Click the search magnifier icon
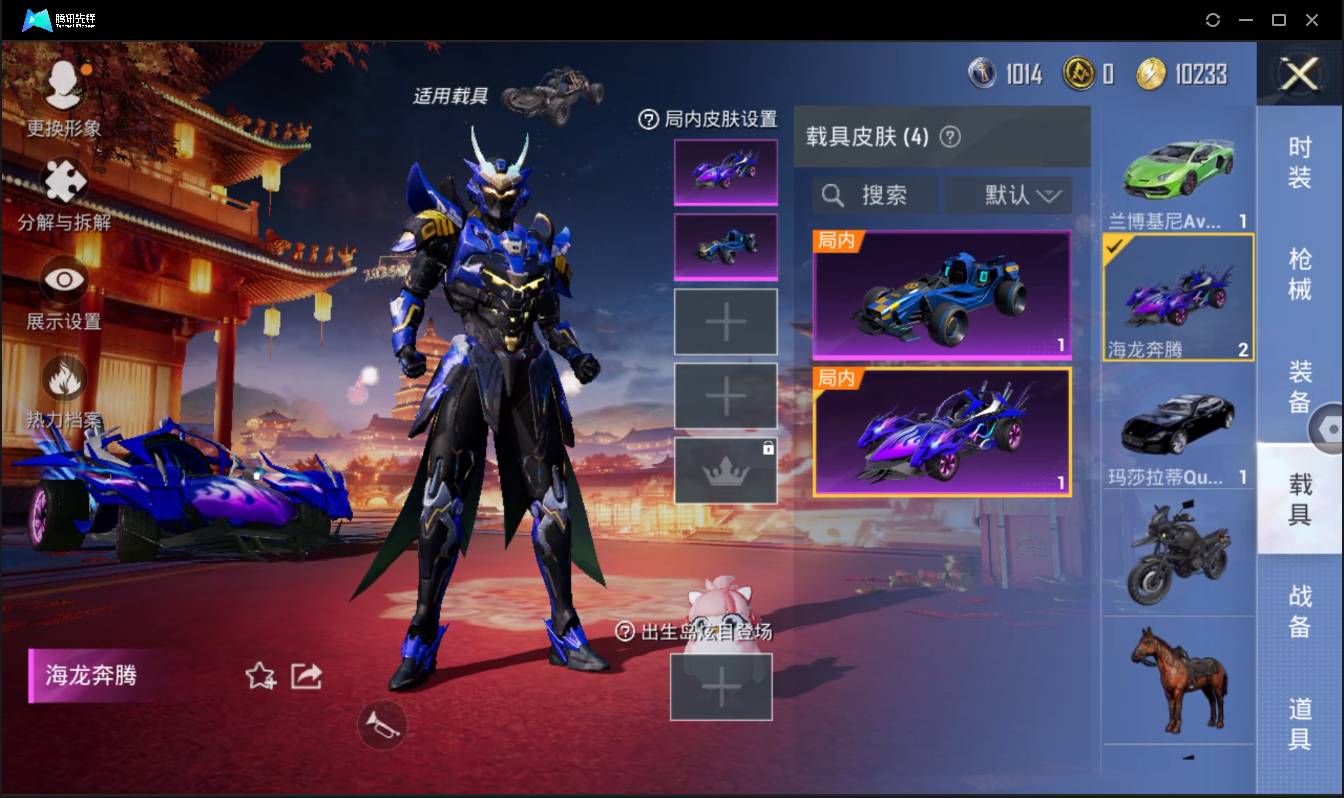Viewport: 1344px width, 798px height. [833, 196]
